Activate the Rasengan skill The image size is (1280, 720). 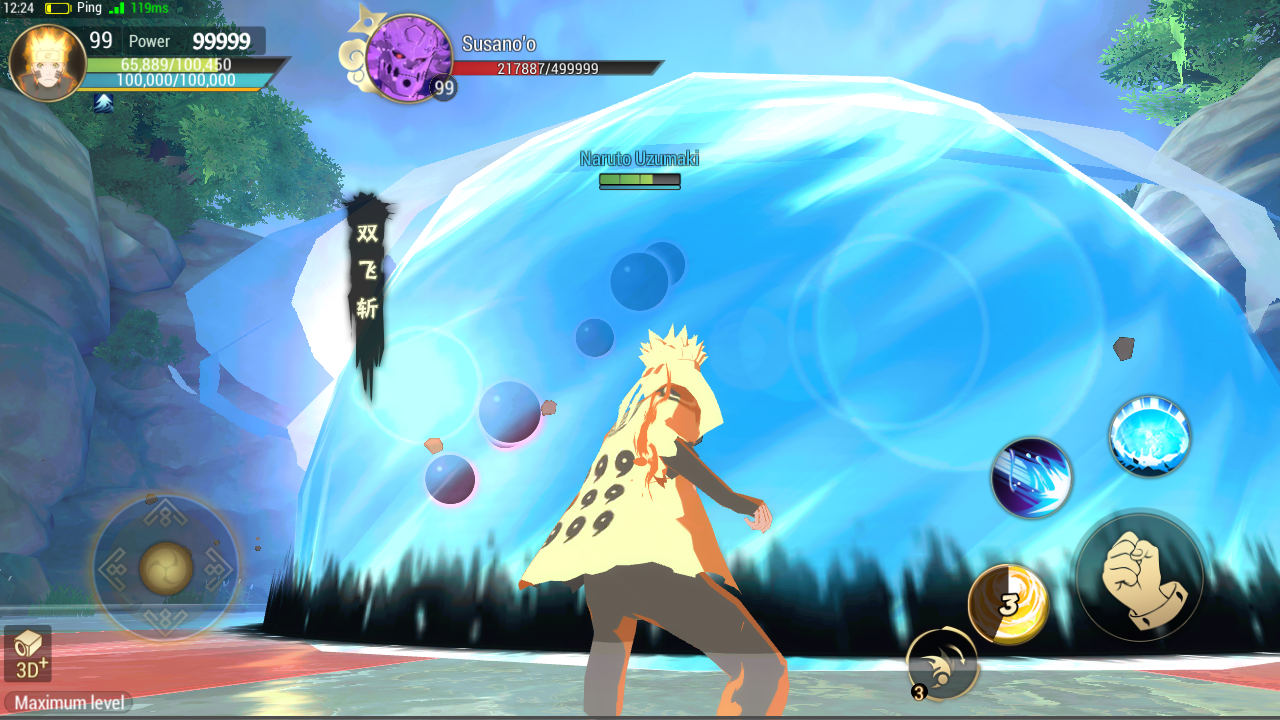[x=1148, y=434]
